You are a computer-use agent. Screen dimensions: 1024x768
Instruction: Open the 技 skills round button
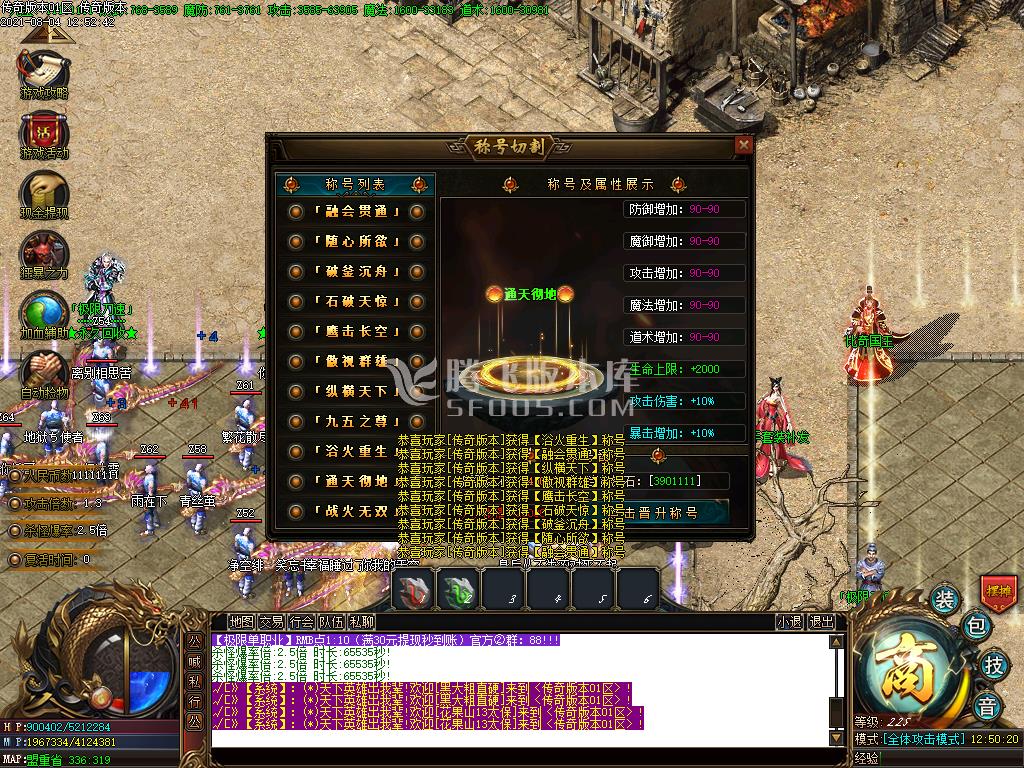tap(993, 665)
